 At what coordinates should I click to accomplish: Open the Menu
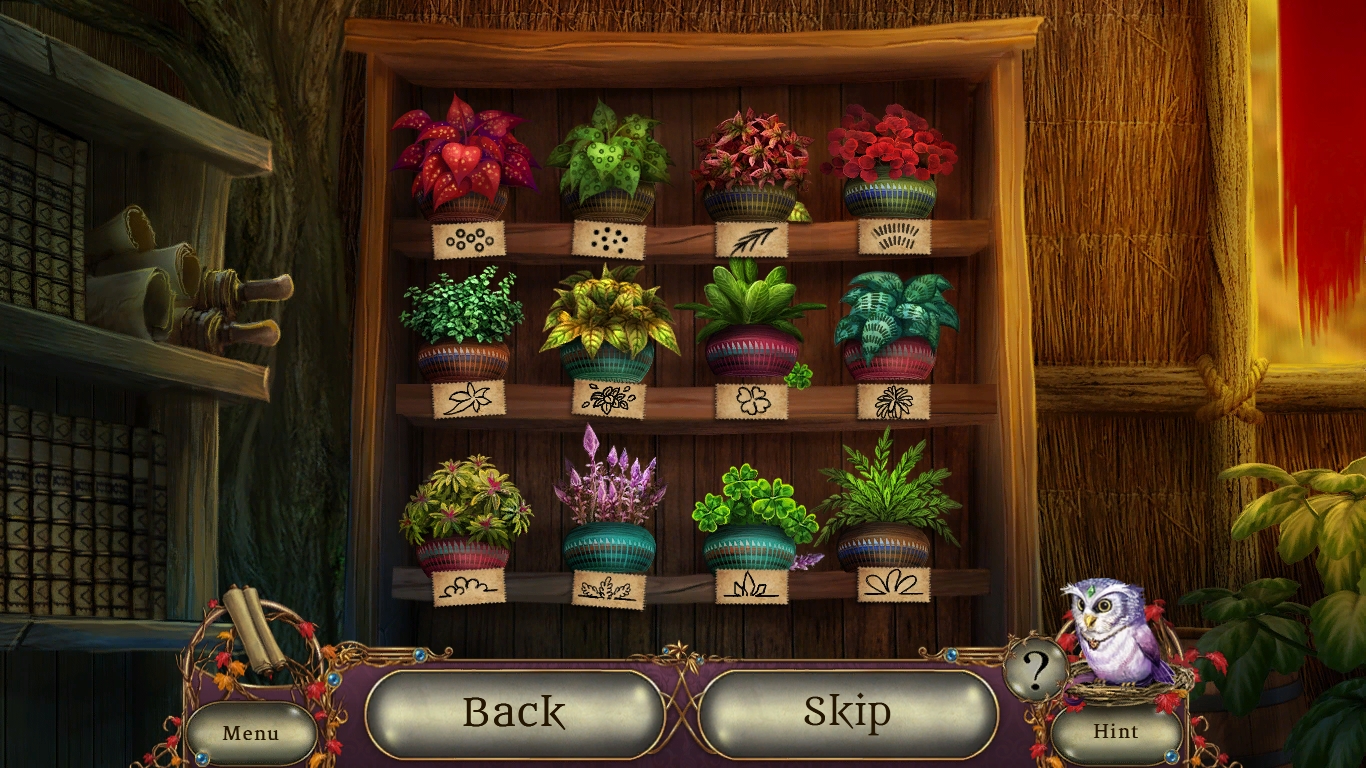coord(251,733)
